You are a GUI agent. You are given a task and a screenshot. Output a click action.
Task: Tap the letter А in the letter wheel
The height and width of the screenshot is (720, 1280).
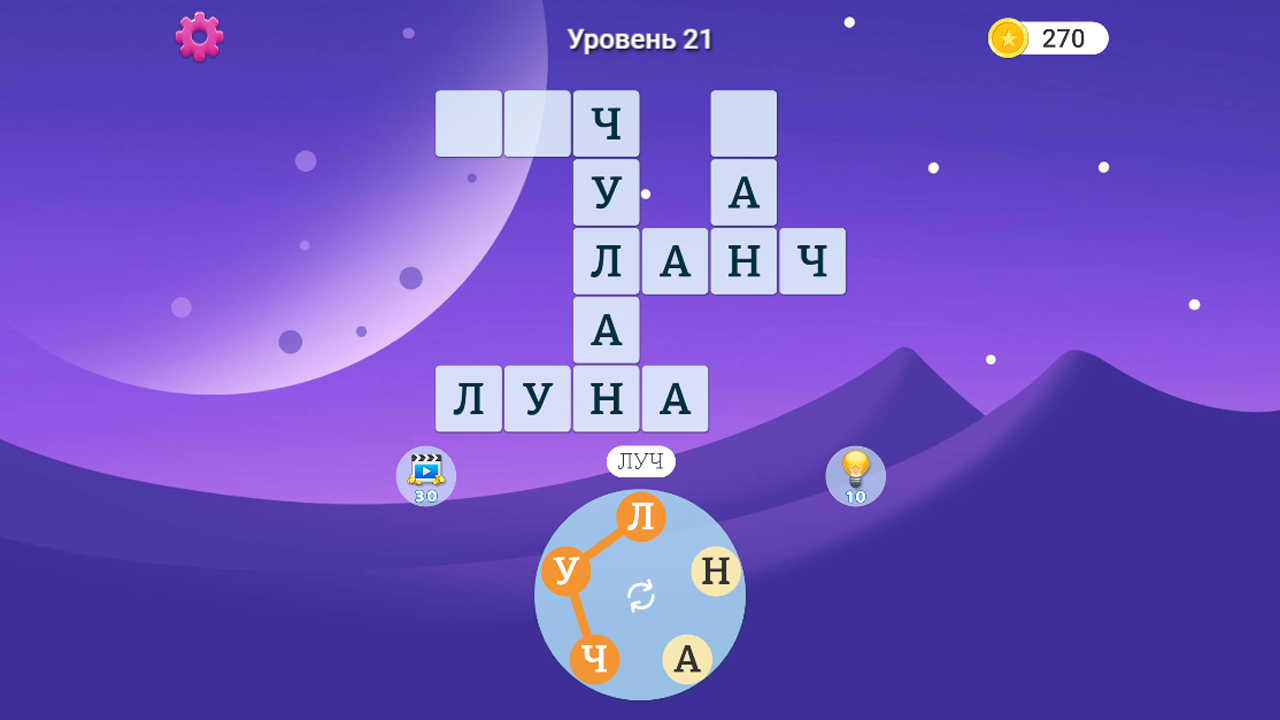[686, 658]
